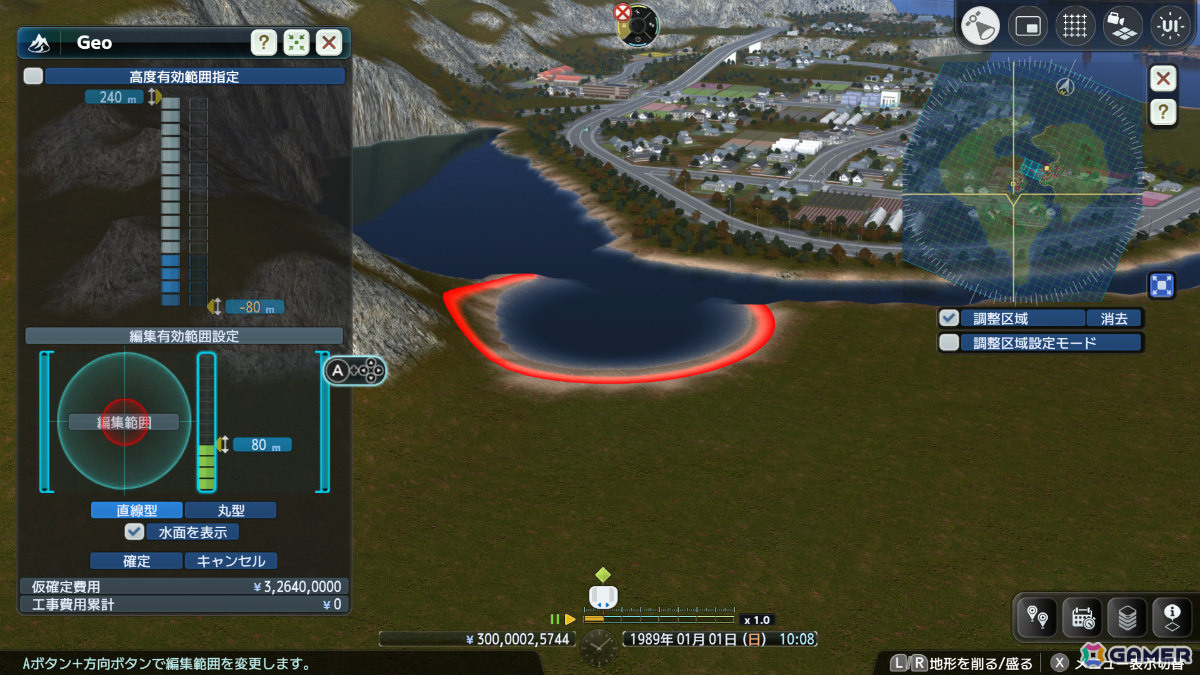Open help for the Geo panel
The height and width of the screenshot is (675, 1200).
click(x=263, y=43)
